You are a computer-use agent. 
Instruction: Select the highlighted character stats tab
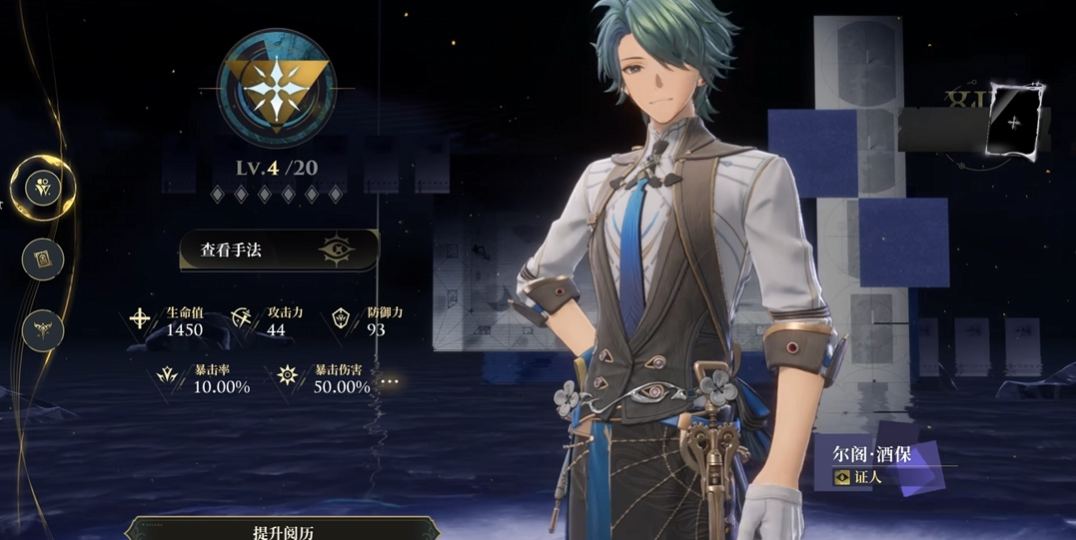point(43,186)
